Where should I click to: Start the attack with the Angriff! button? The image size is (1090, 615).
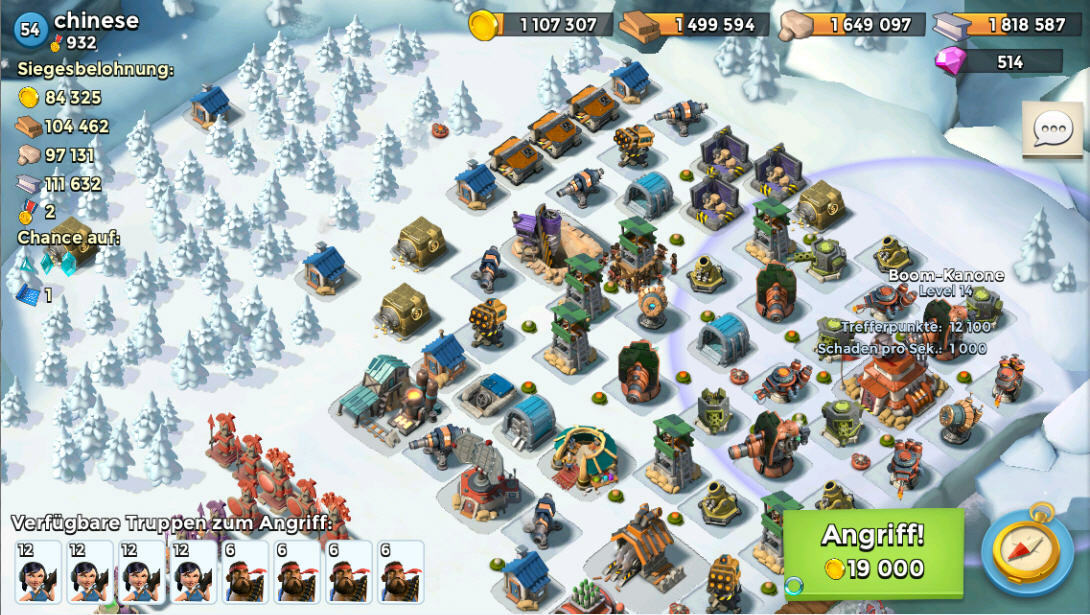click(873, 552)
